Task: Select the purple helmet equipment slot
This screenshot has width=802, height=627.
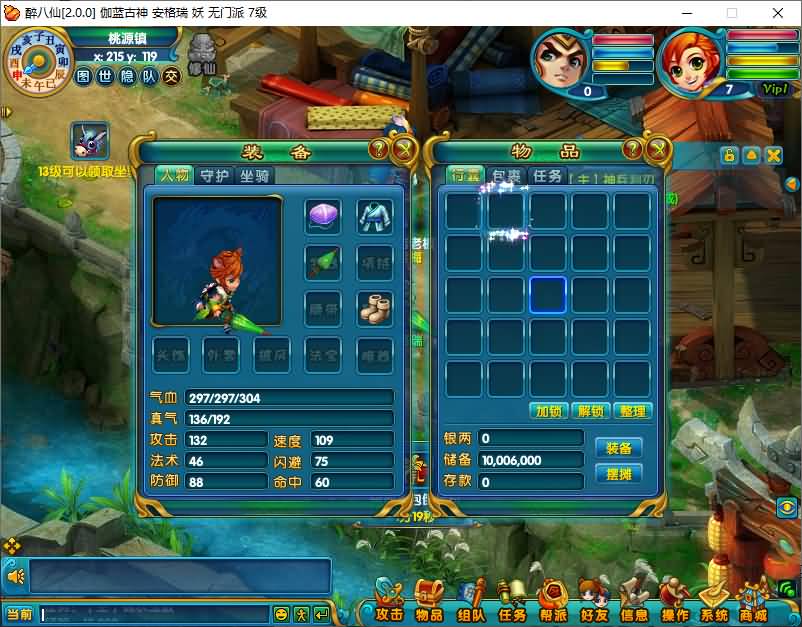Action: [x=323, y=214]
